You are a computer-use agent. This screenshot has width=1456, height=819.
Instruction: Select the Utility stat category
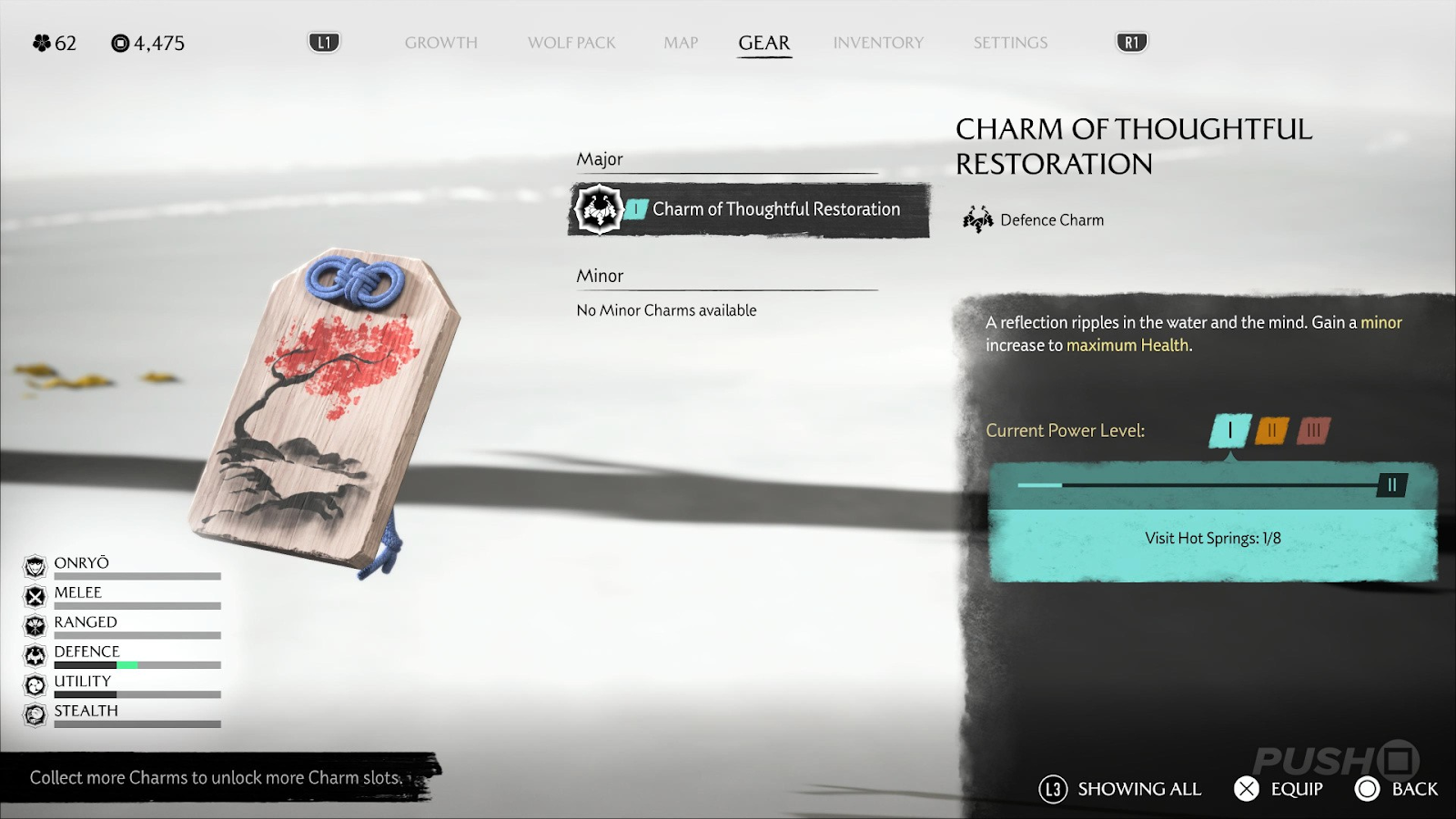[x=82, y=682]
